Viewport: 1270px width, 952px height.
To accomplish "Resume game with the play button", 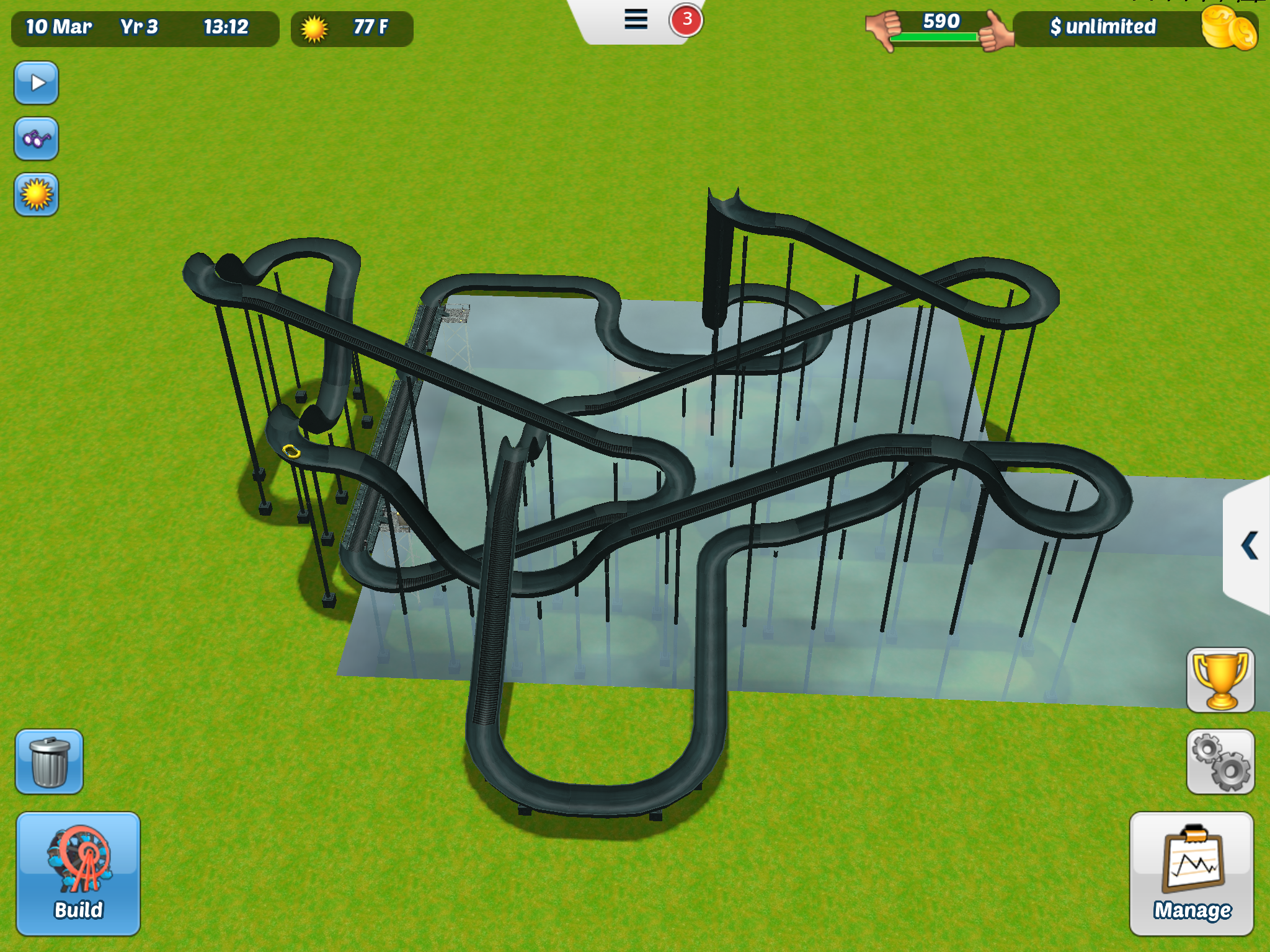I will click(37, 82).
